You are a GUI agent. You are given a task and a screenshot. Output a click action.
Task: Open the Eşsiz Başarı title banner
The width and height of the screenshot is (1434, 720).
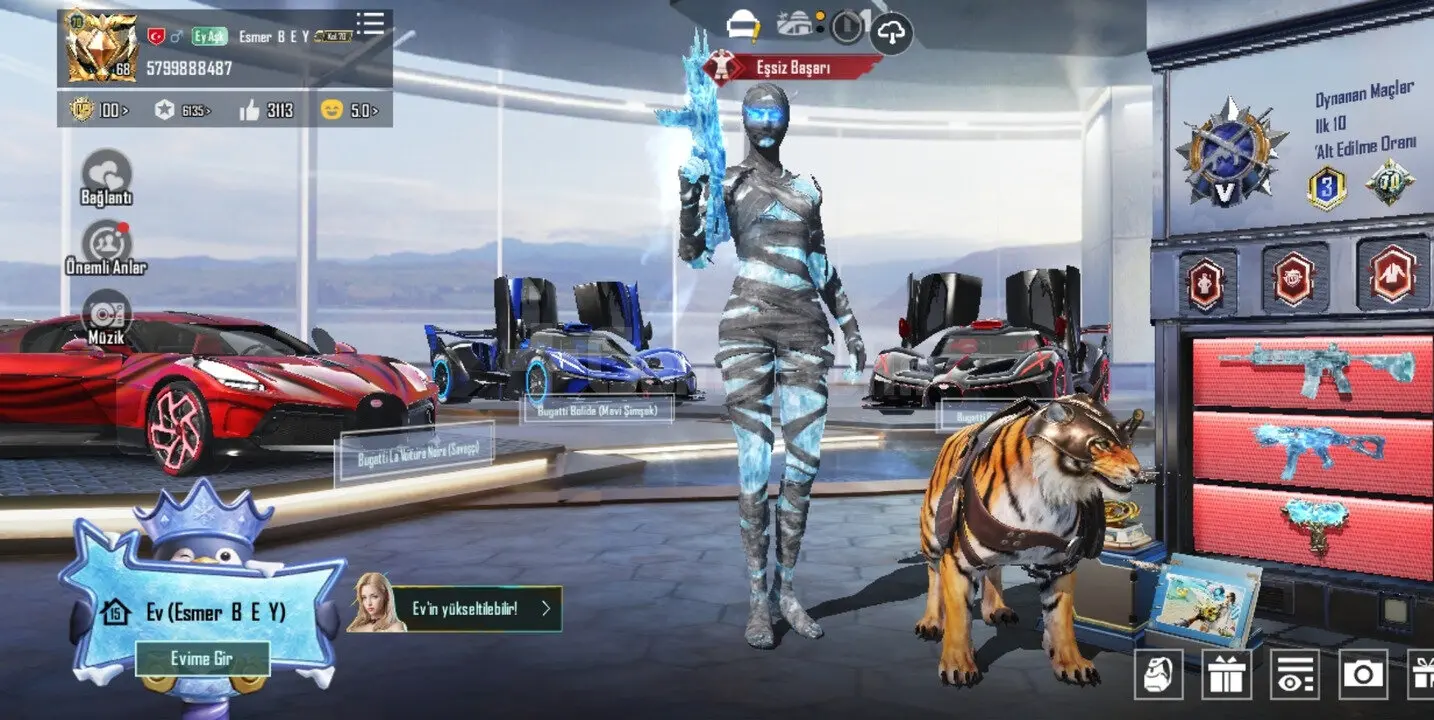tap(792, 68)
